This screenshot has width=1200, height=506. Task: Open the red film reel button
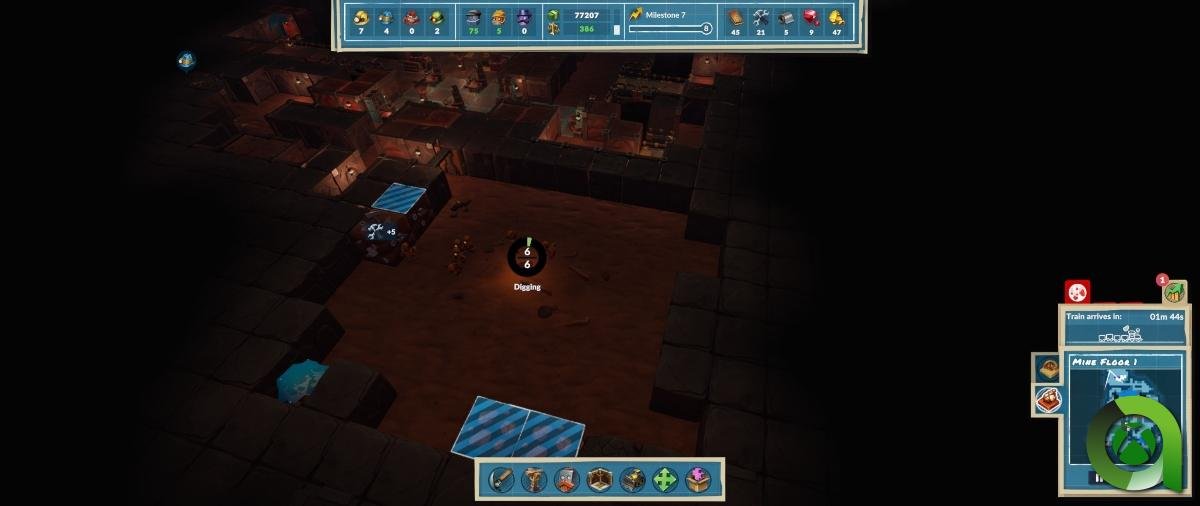[1077, 292]
